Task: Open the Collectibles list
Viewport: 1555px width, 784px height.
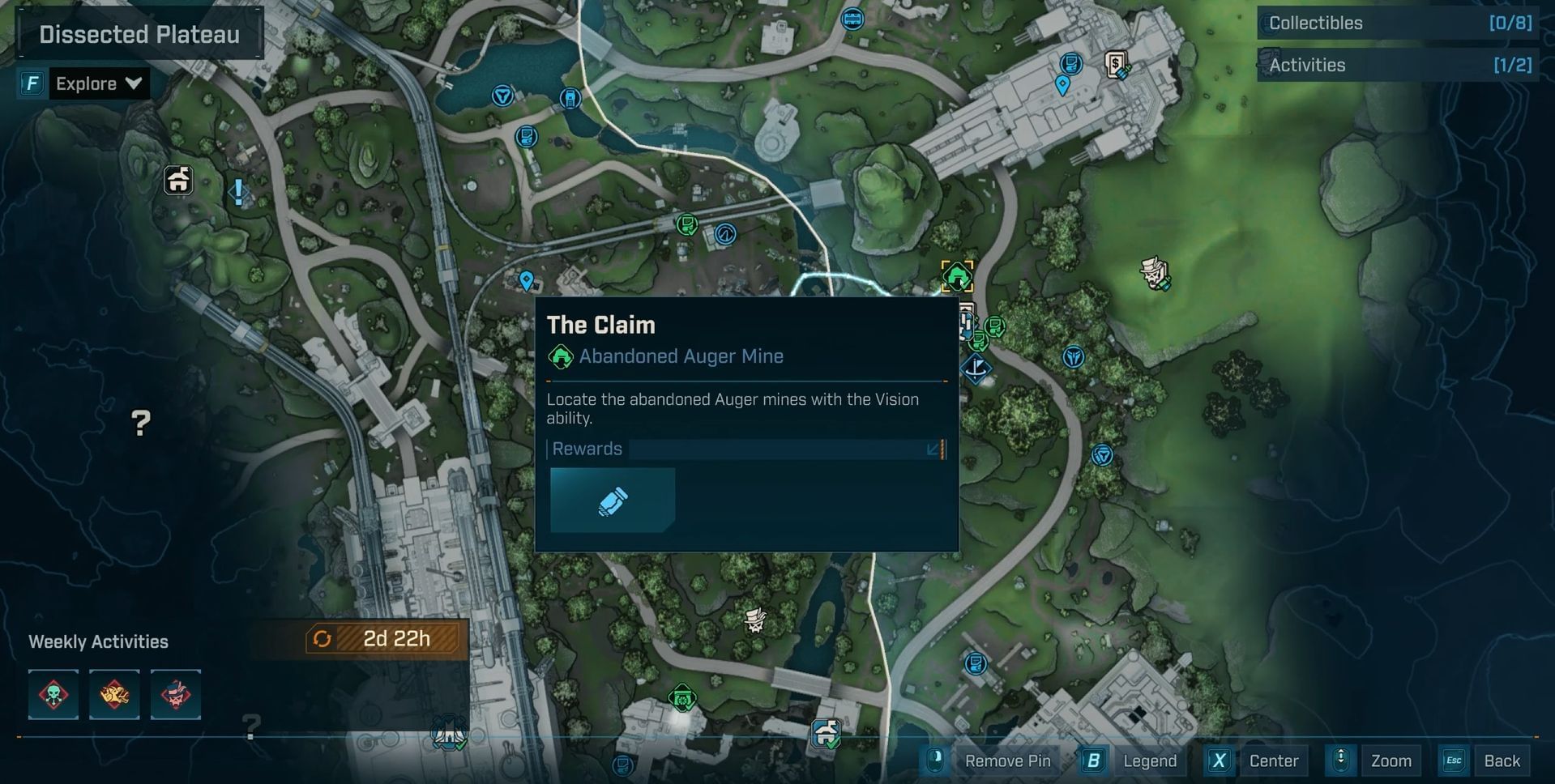Action: [1398, 23]
